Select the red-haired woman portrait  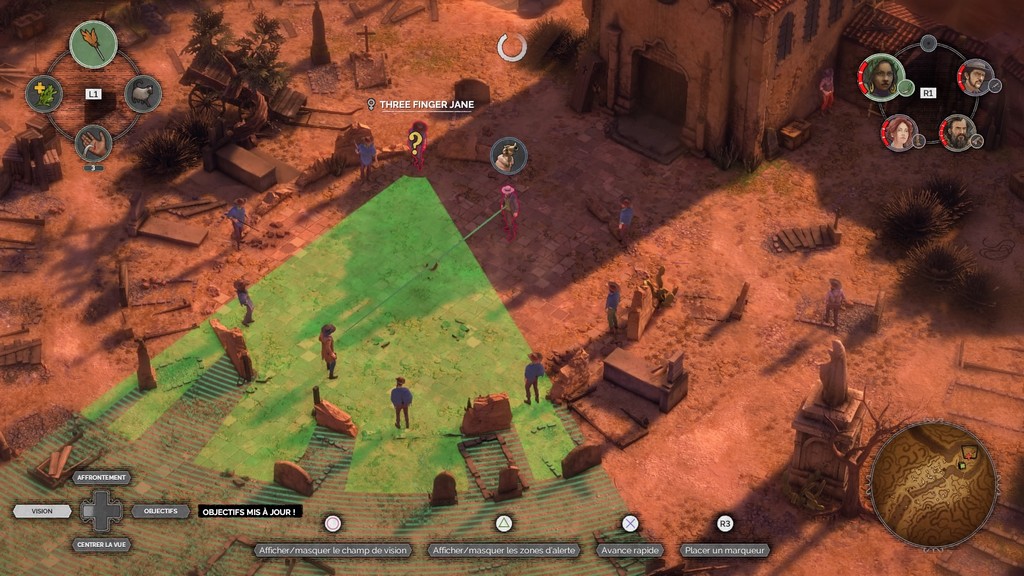[899, 132]
